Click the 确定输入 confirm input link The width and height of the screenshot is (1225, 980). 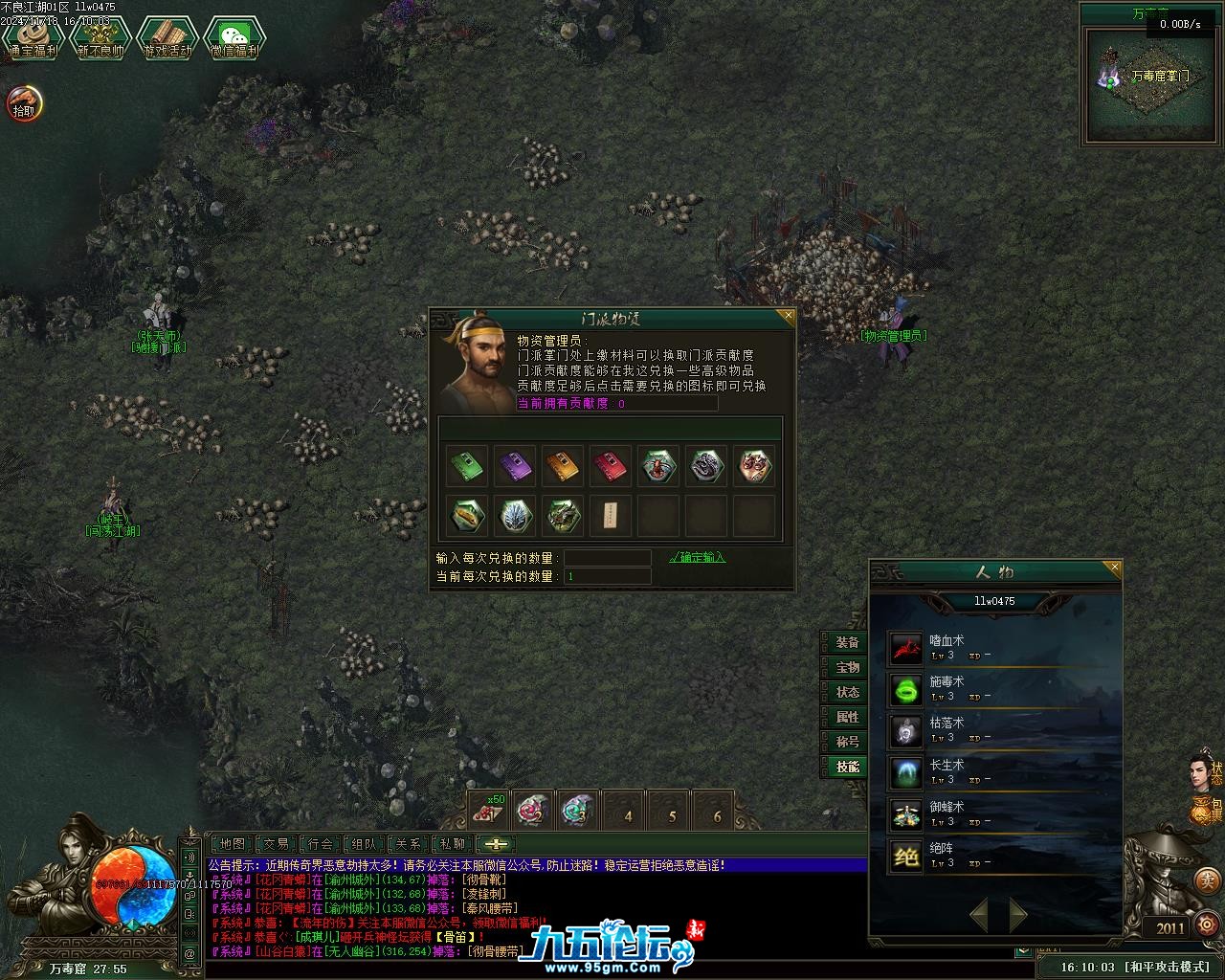[x=697, y=557]
